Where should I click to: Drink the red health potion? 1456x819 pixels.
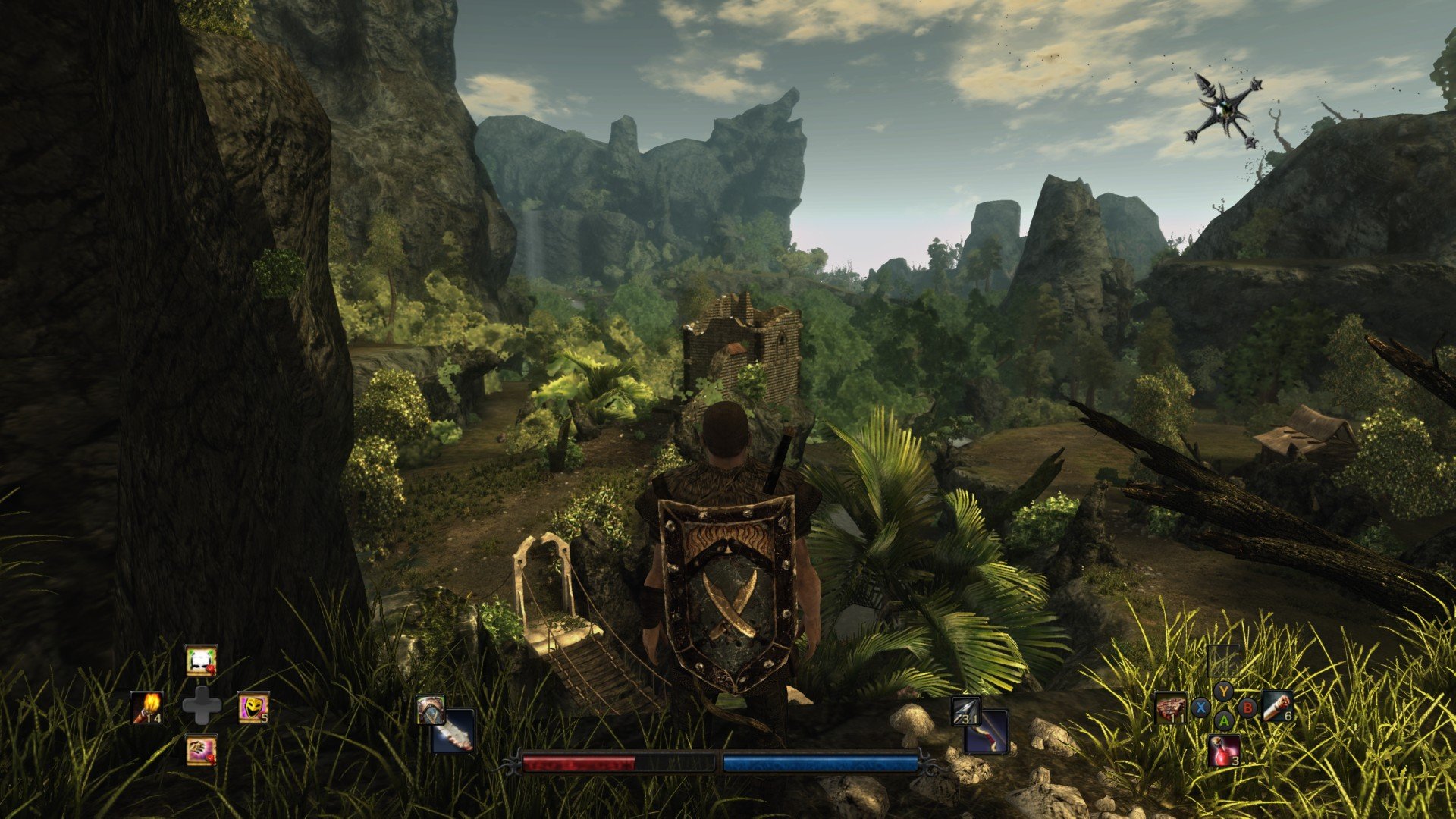pyautogui.click(x=1225, y=750)
